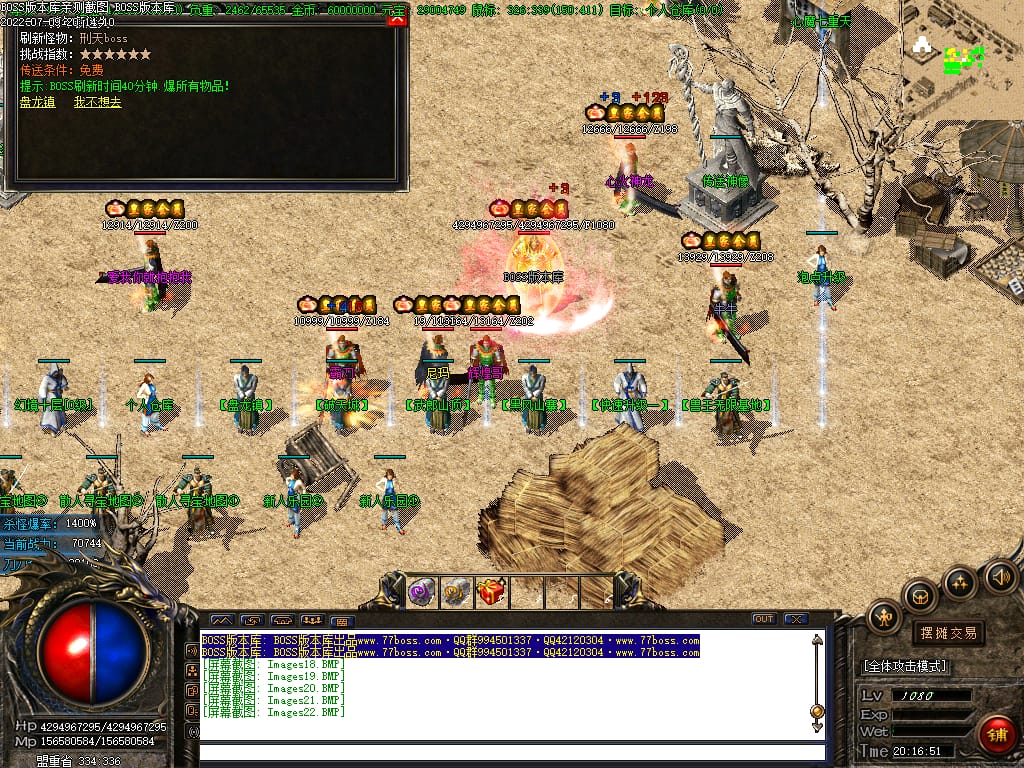The width and height of the screenshot is (1024, 768).
Task: Open the character figure icon
Action: (x=884, y=618)
